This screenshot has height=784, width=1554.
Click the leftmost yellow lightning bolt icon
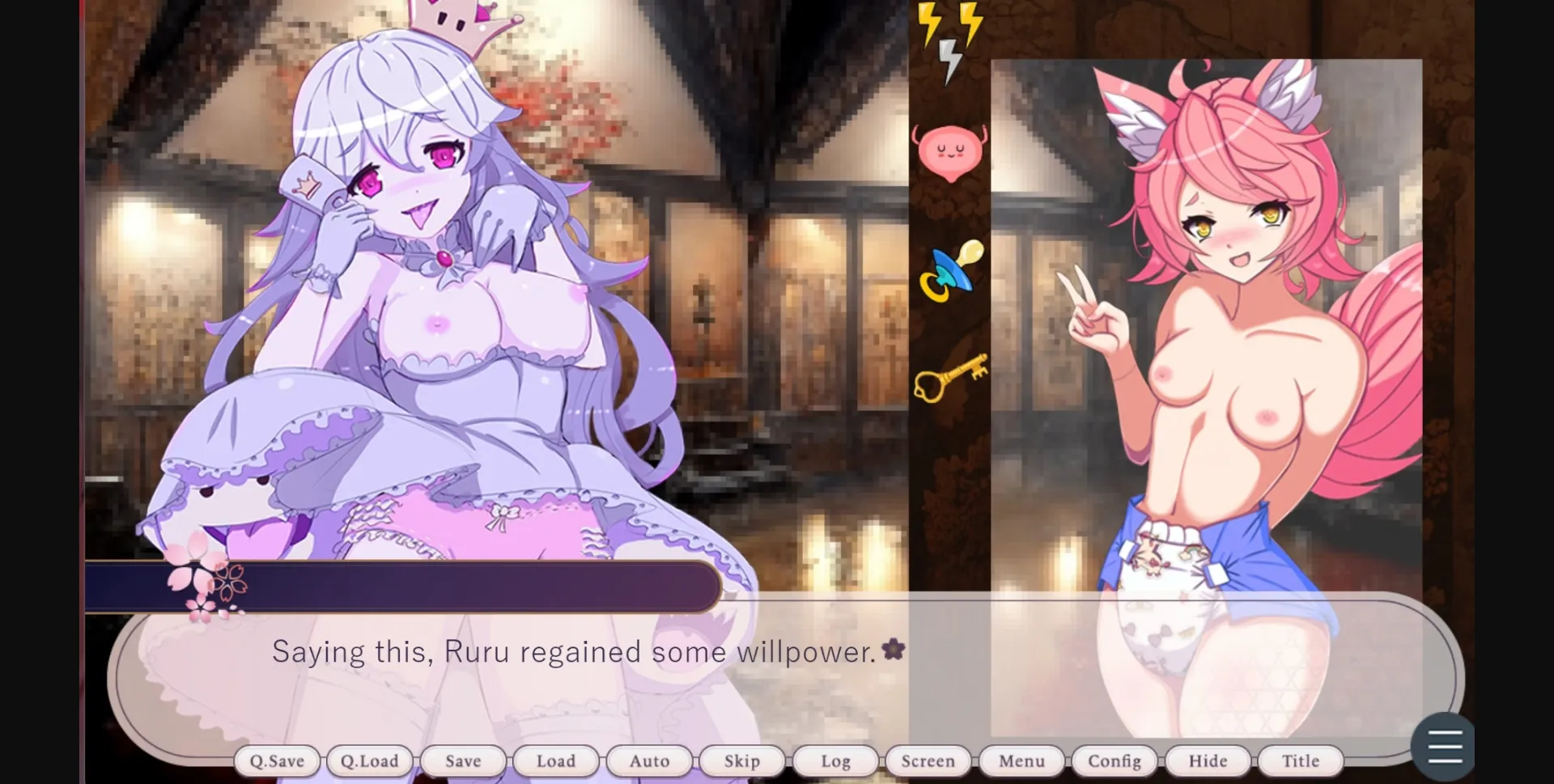click(929, 24)
